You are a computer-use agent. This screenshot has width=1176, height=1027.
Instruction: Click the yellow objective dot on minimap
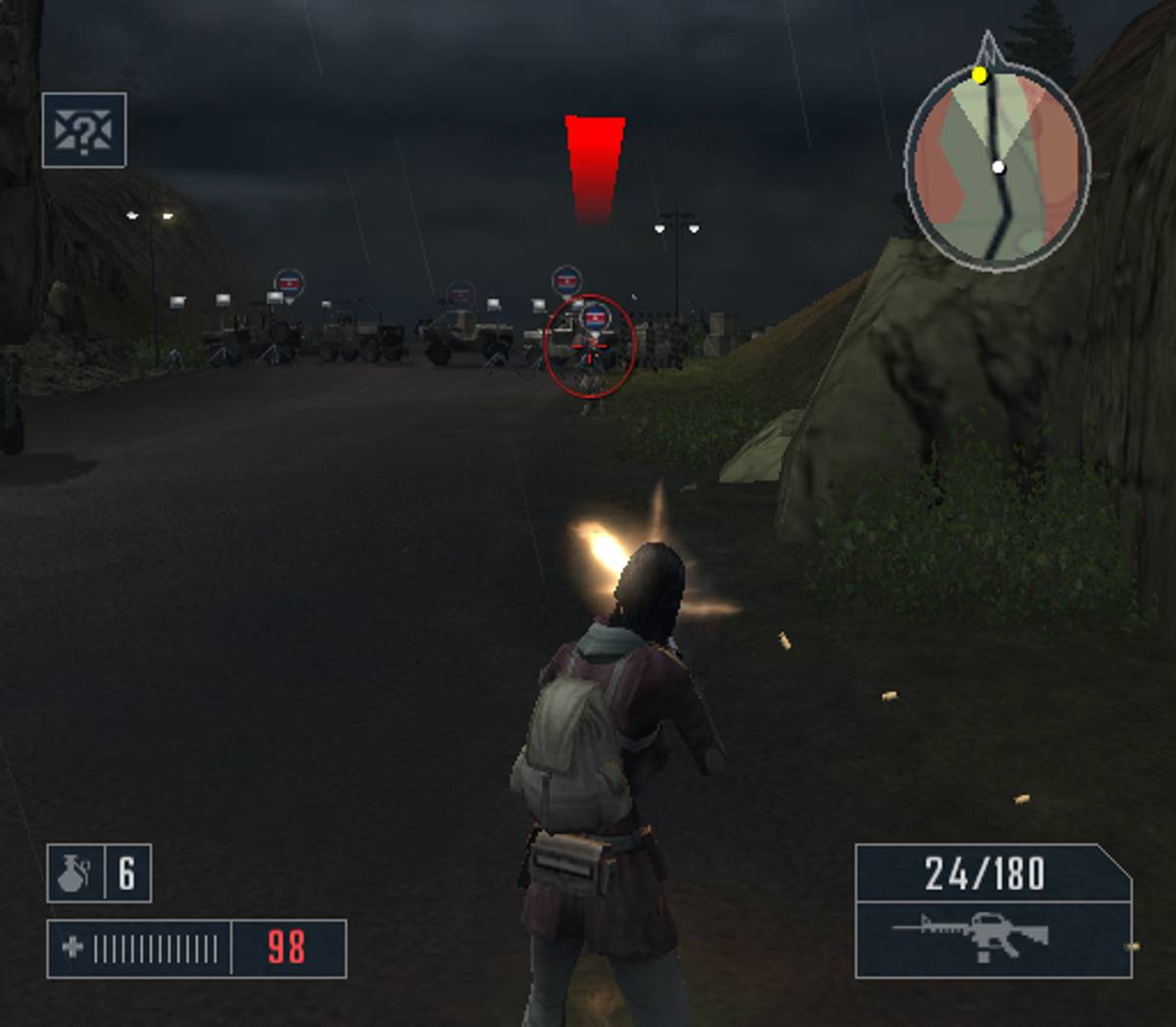click(979, 75)
